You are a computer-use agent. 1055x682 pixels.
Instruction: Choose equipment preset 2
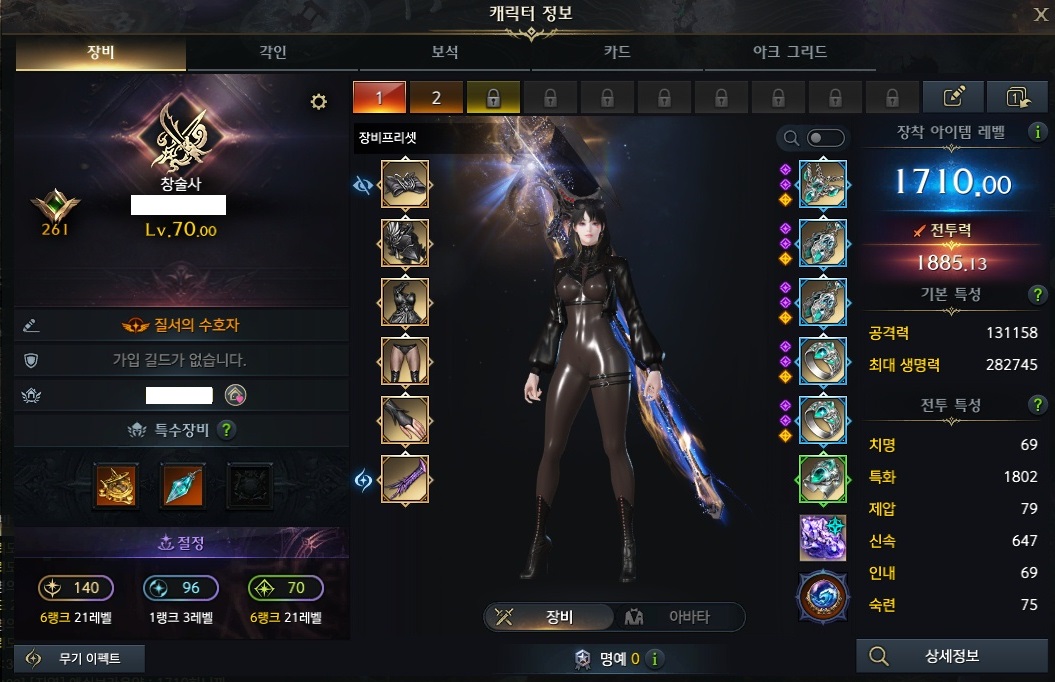[x=436, y=97]
